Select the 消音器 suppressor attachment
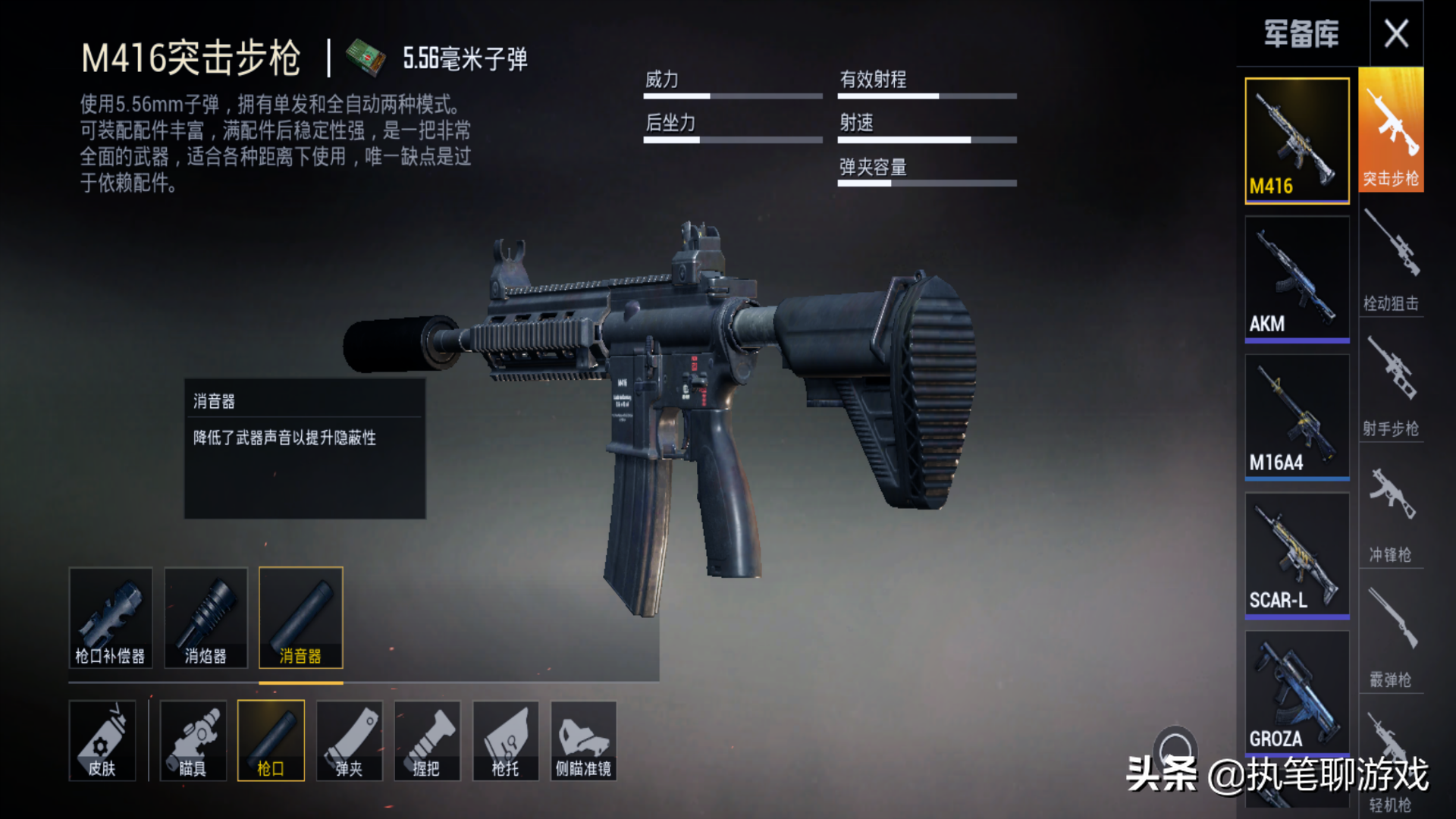 pyautogui.click(x=301, y=617)
